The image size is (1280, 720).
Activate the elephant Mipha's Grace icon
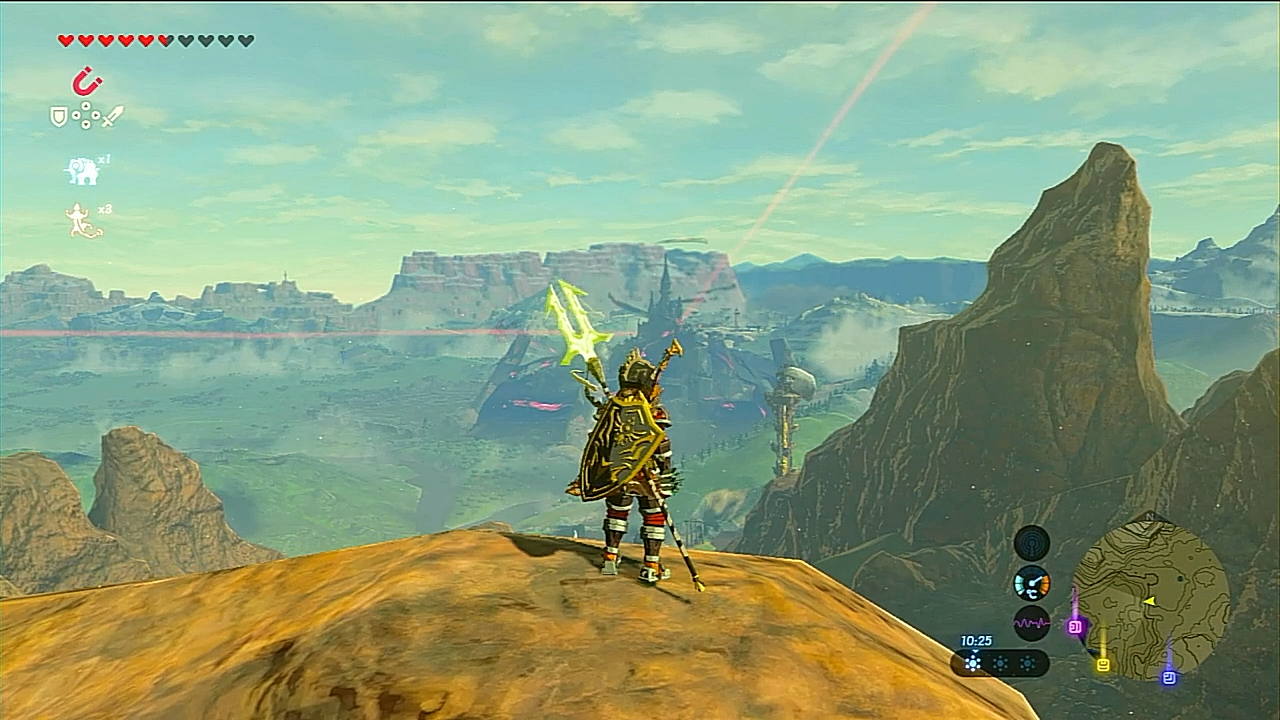click(x=82, y=171)
